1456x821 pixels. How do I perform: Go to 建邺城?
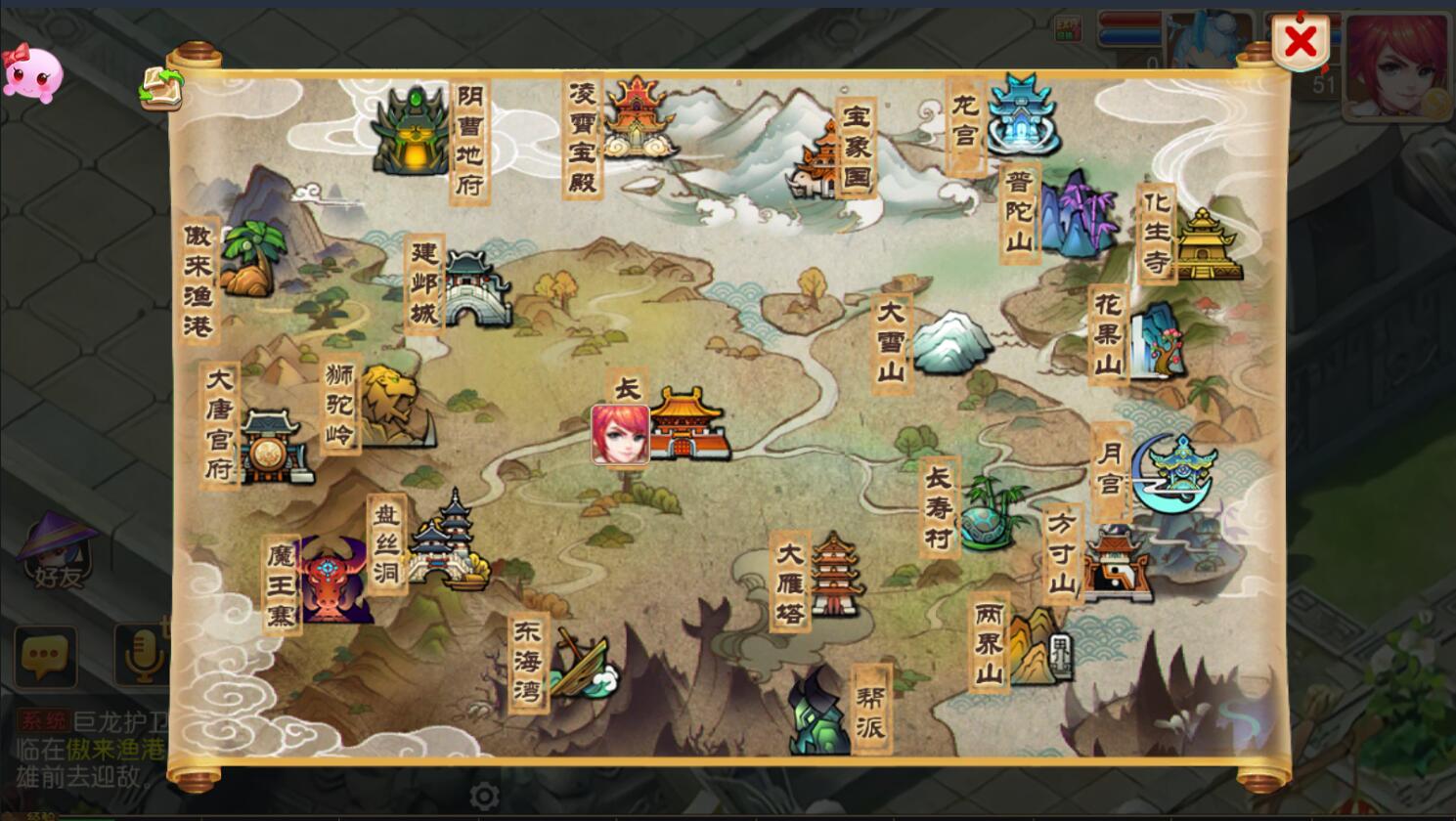tap(476, 288)
